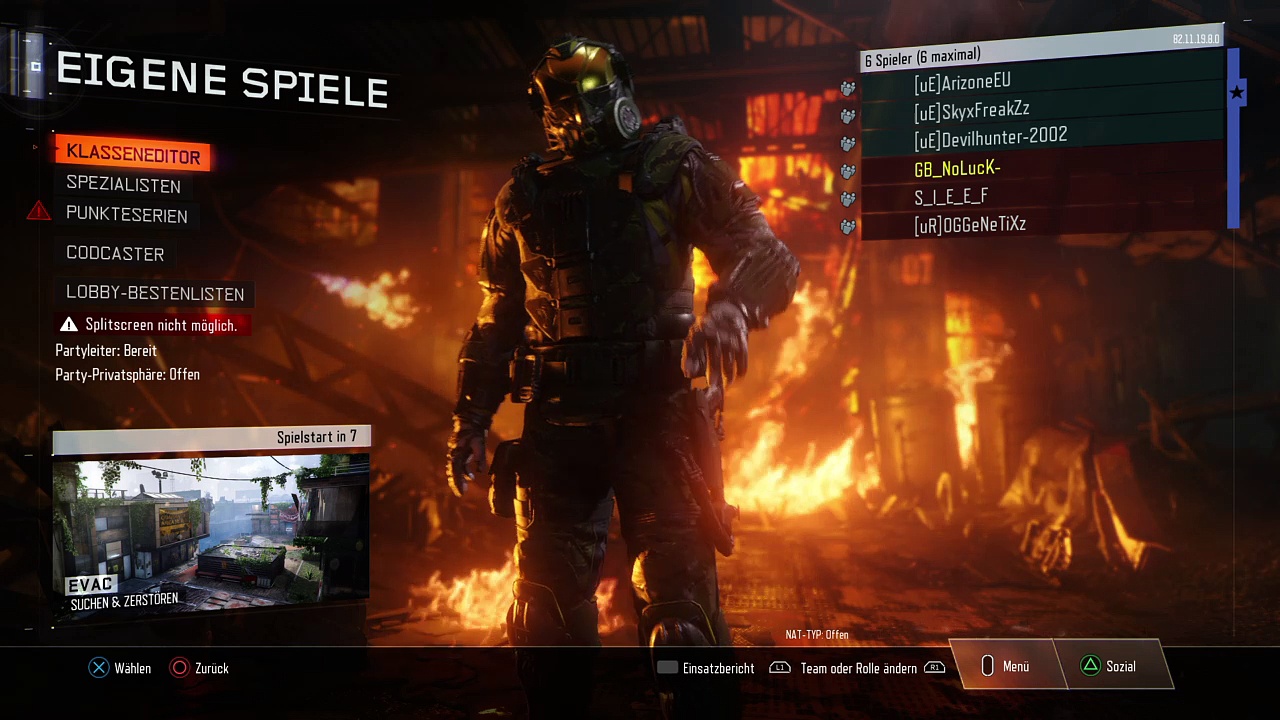Image resolution: width=1280 pixels, height=720 pixels.
Task: Click the Einsatzbericht option
Action: [x=706, y=668]
